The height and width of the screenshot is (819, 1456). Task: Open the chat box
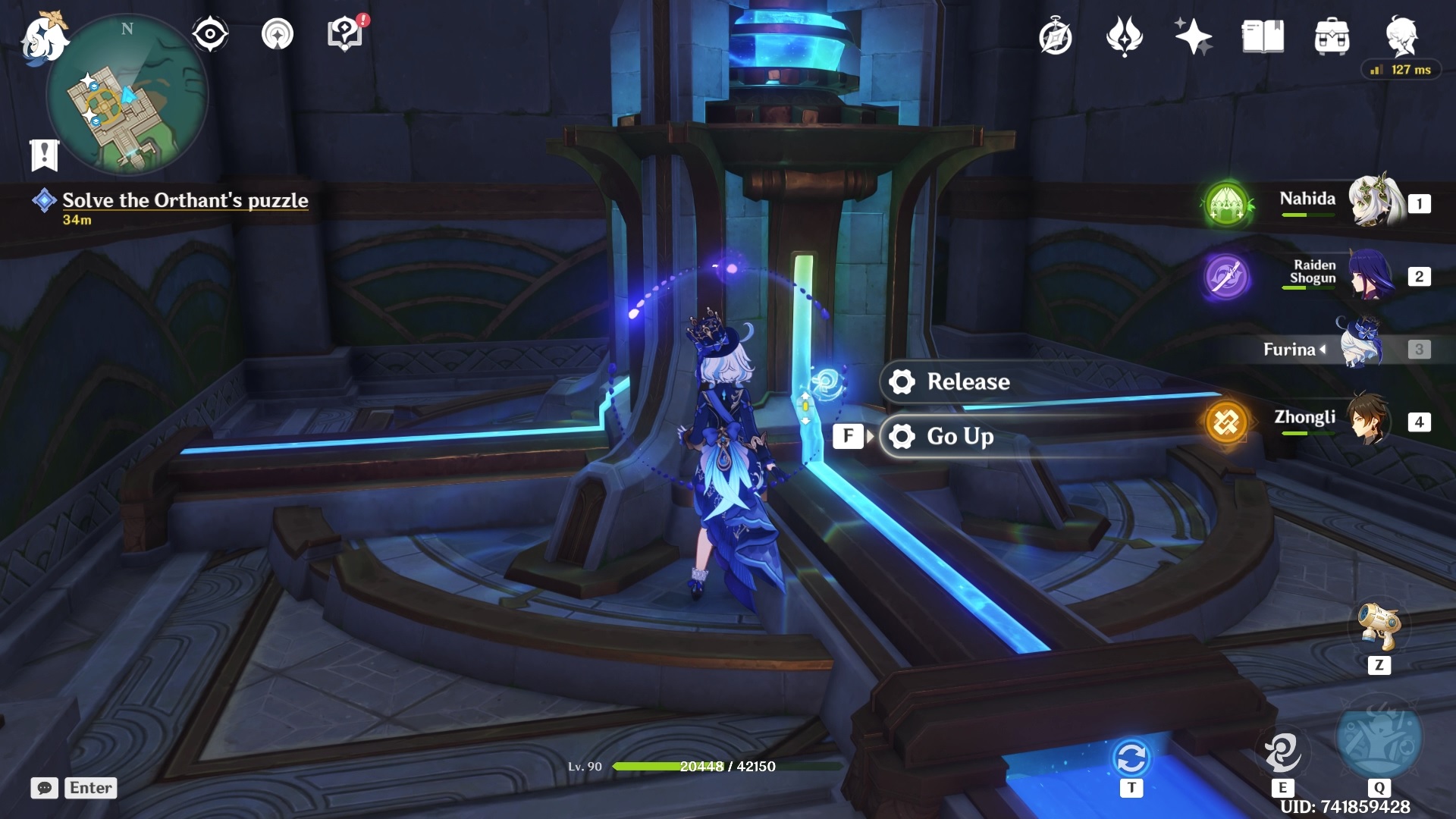45,788
